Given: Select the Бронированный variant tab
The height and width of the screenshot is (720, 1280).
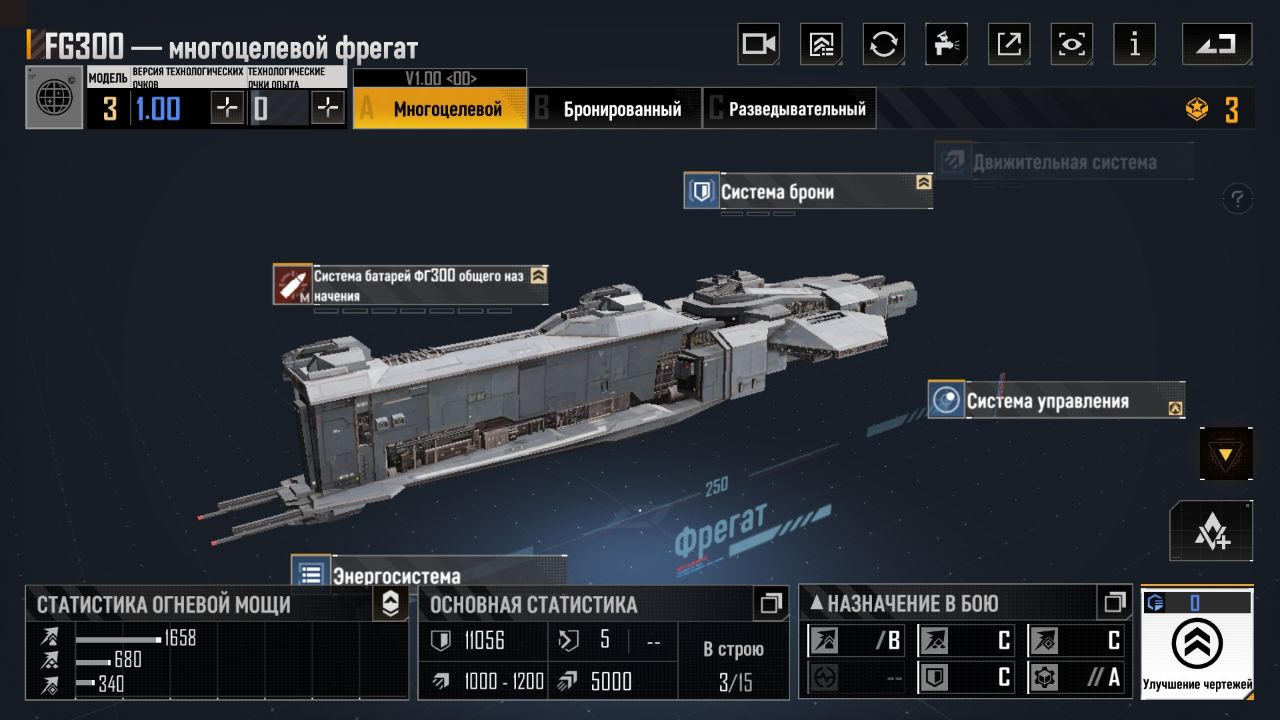Looking at the screenshot, I should point(615,109).
